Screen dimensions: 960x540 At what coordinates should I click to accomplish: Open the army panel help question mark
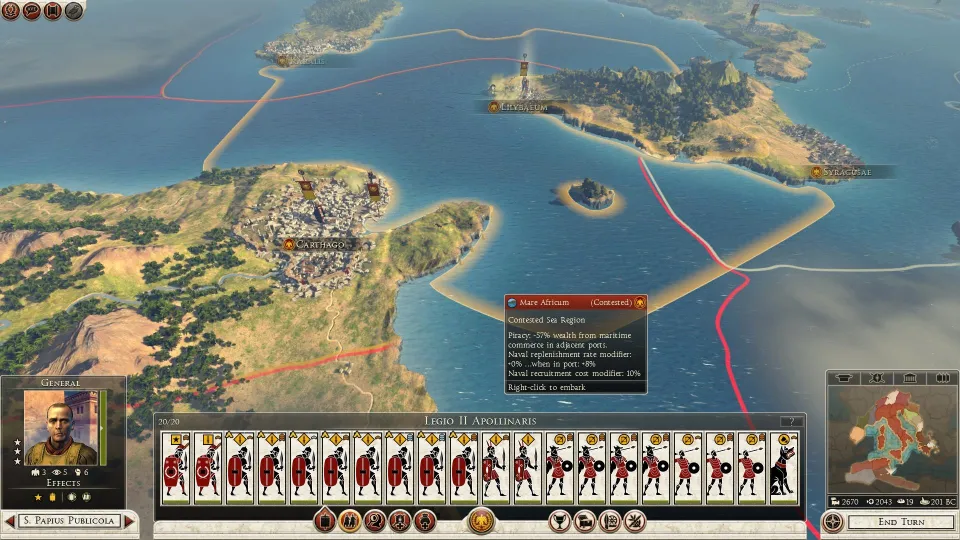pyautogui.click(x=792, y=421)
